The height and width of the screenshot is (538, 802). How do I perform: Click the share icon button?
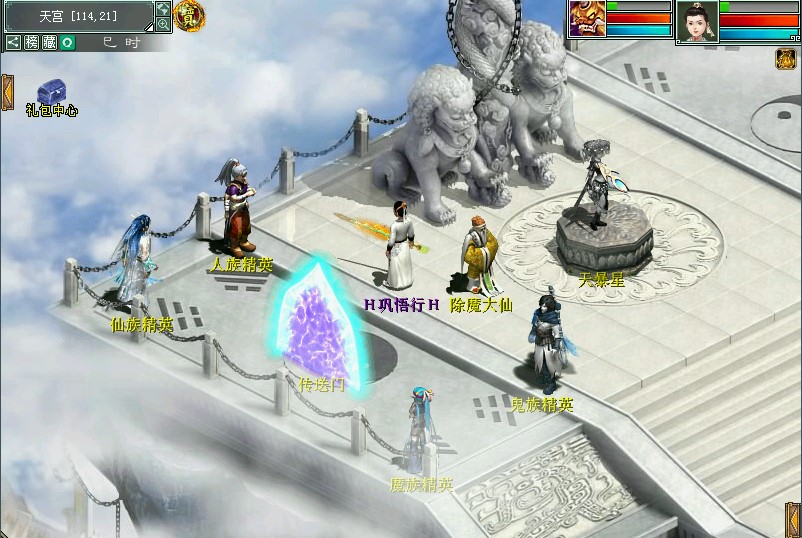(13, 42)
